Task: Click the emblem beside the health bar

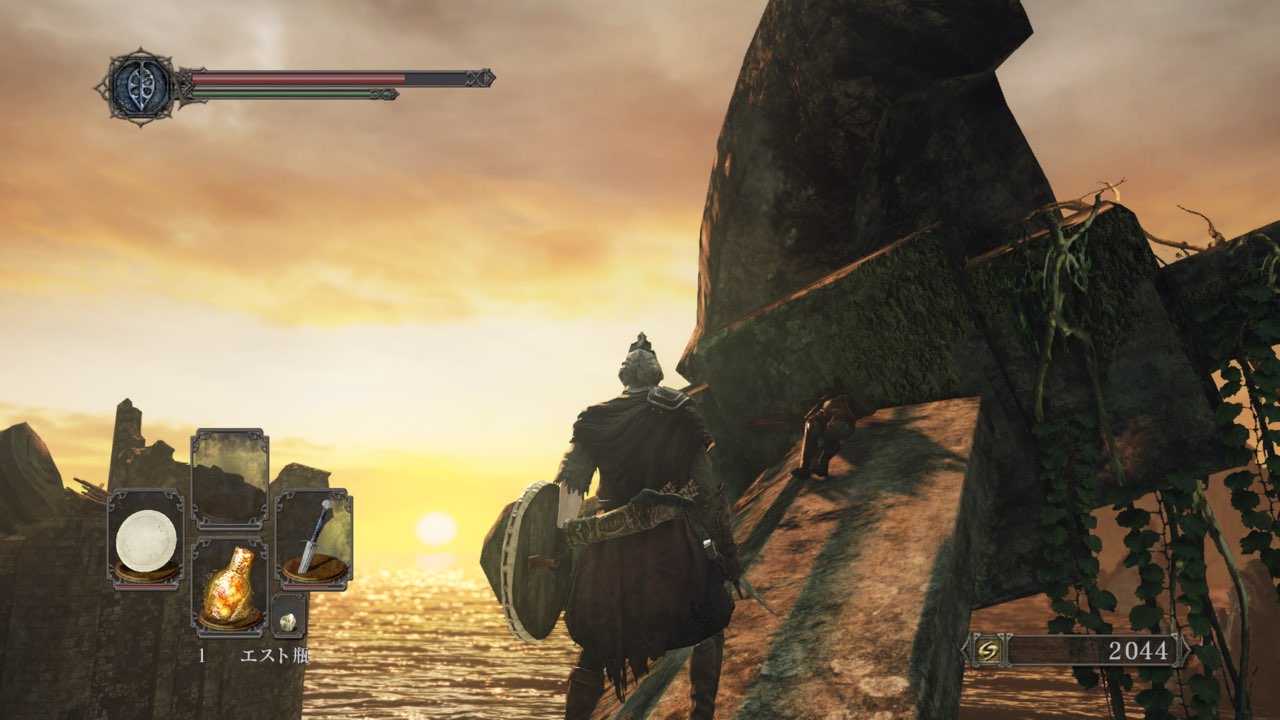Action: pos(139,86)
